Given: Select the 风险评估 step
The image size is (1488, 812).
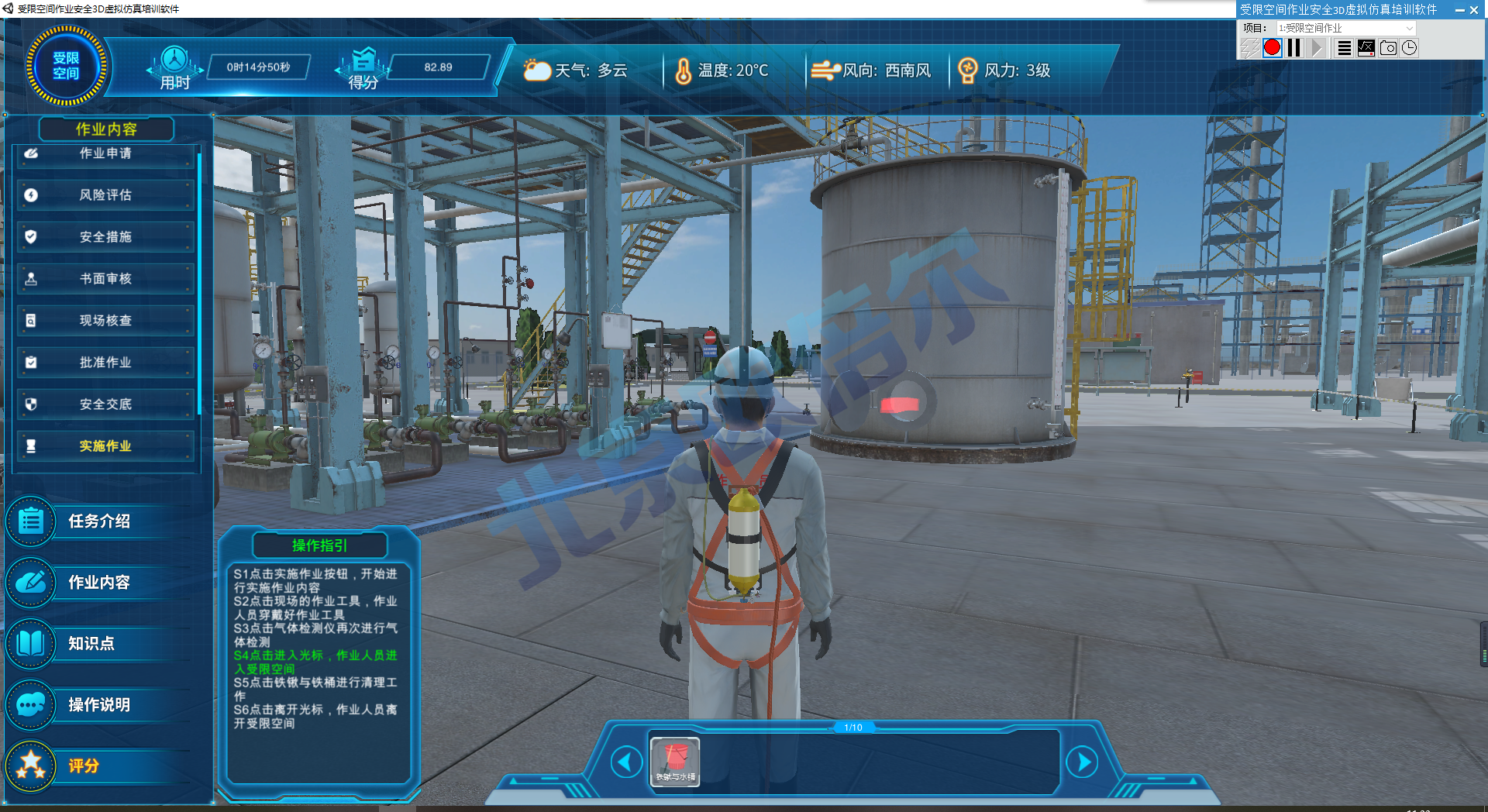Looking at the screenshot, I should (105, 195).
